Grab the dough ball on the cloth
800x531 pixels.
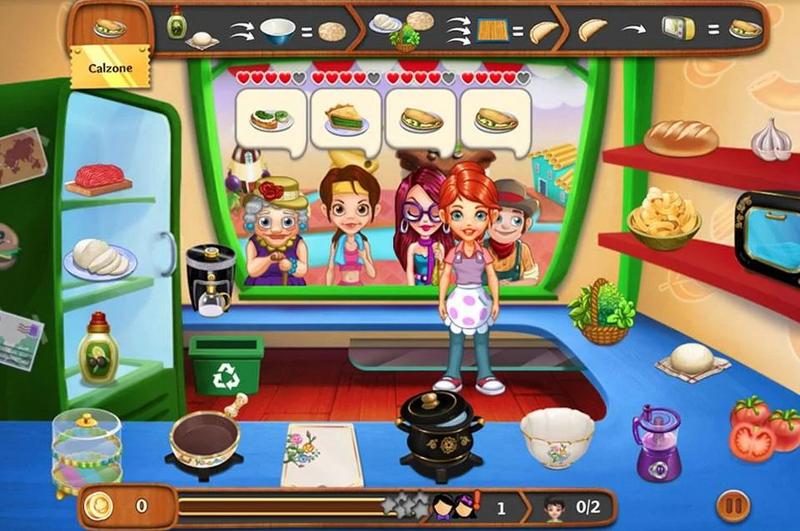point(691,359)
